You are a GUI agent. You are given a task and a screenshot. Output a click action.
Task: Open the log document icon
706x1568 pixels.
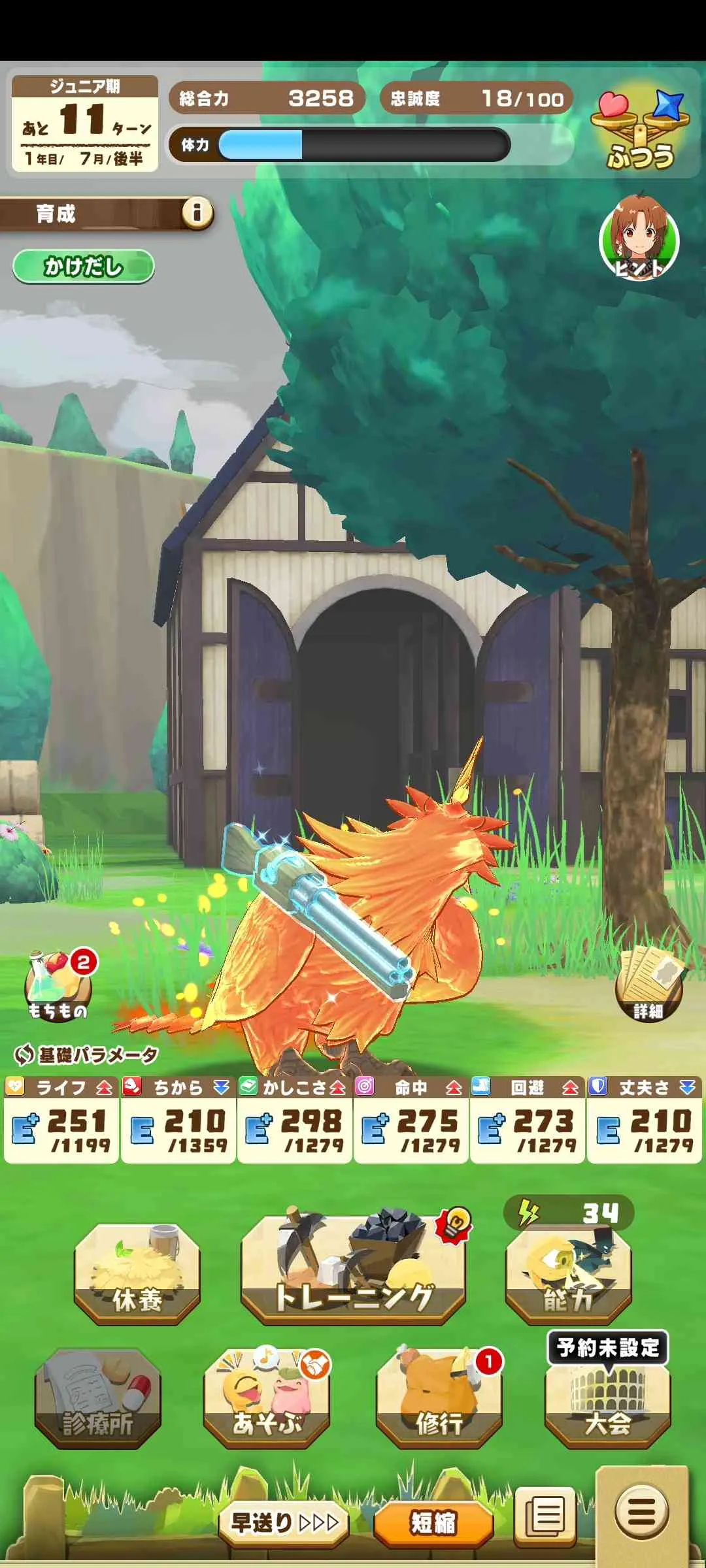point(545,1516)
